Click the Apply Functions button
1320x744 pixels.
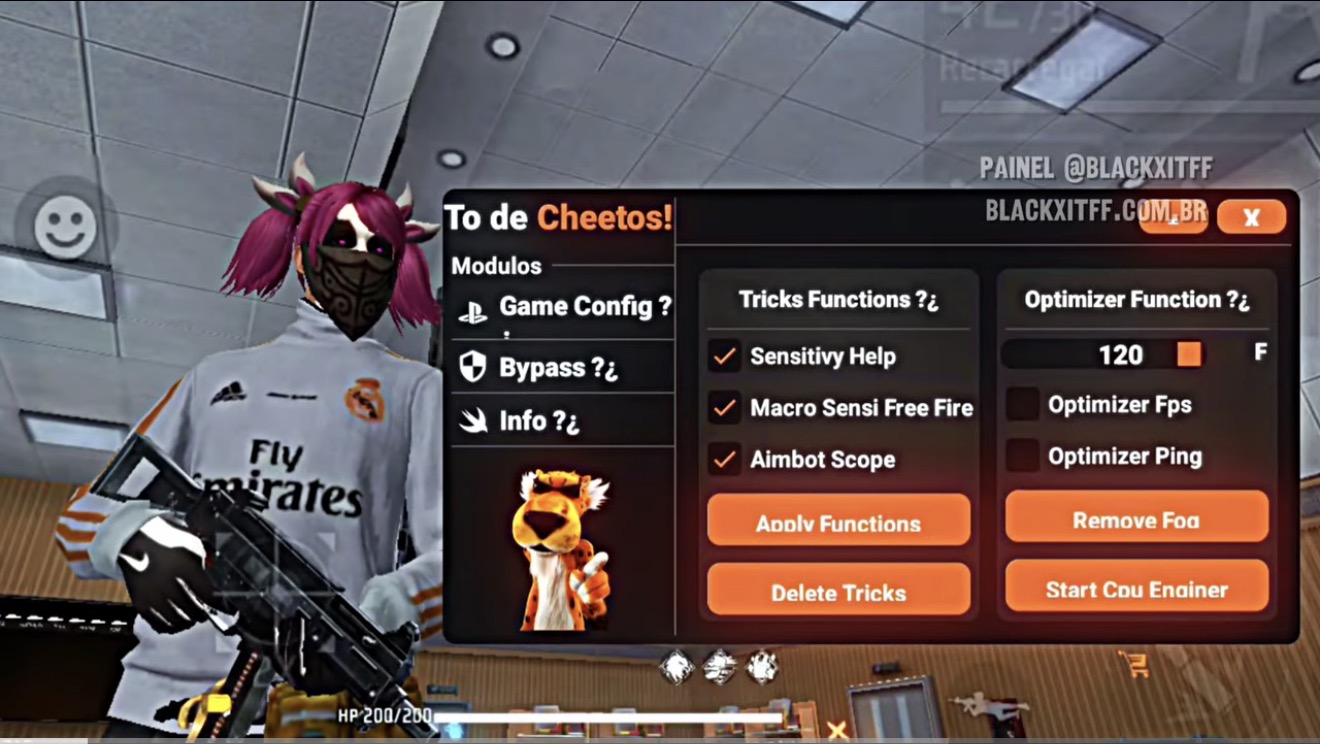838,520
